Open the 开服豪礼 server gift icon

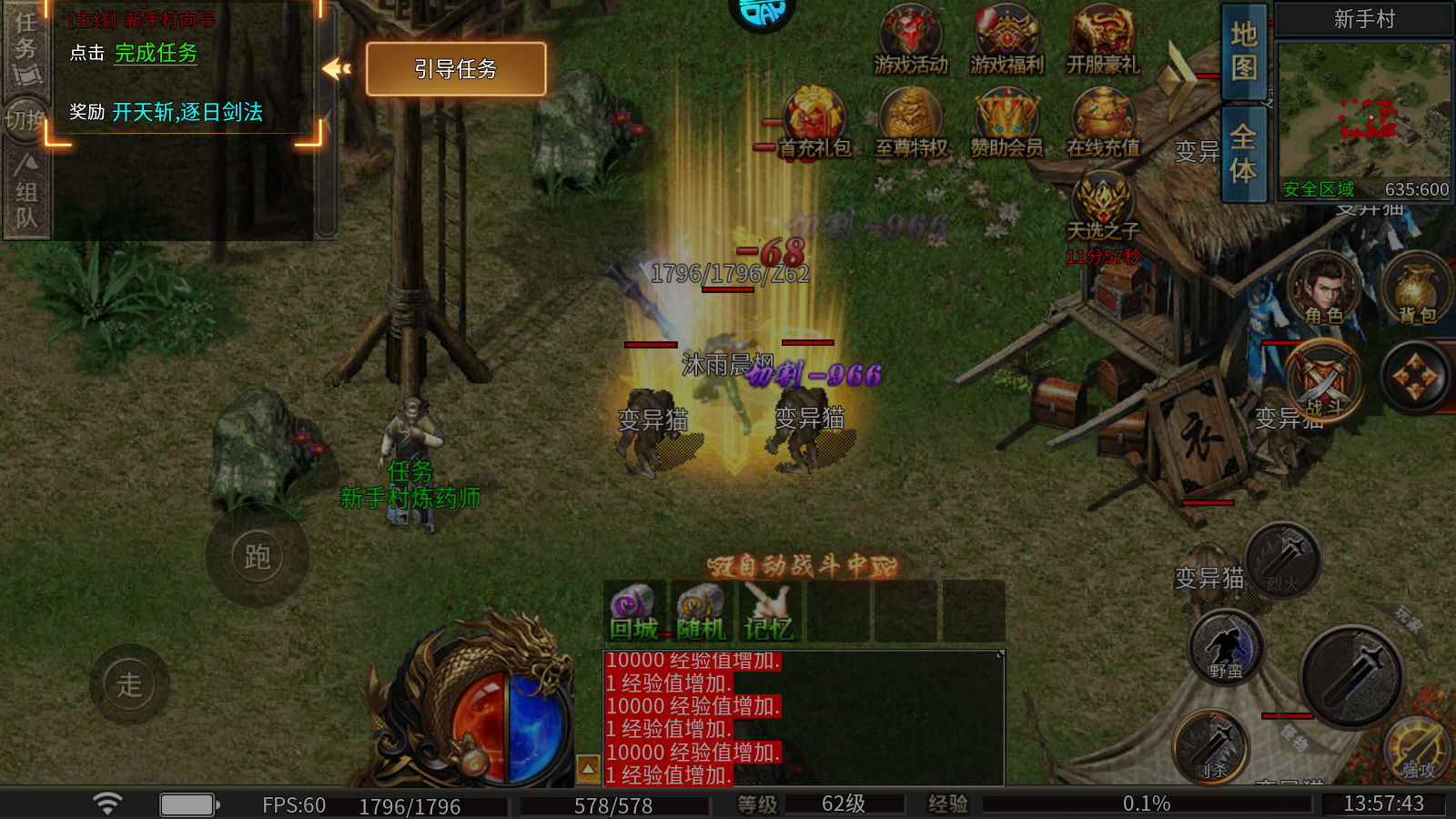pos(1103,41)
